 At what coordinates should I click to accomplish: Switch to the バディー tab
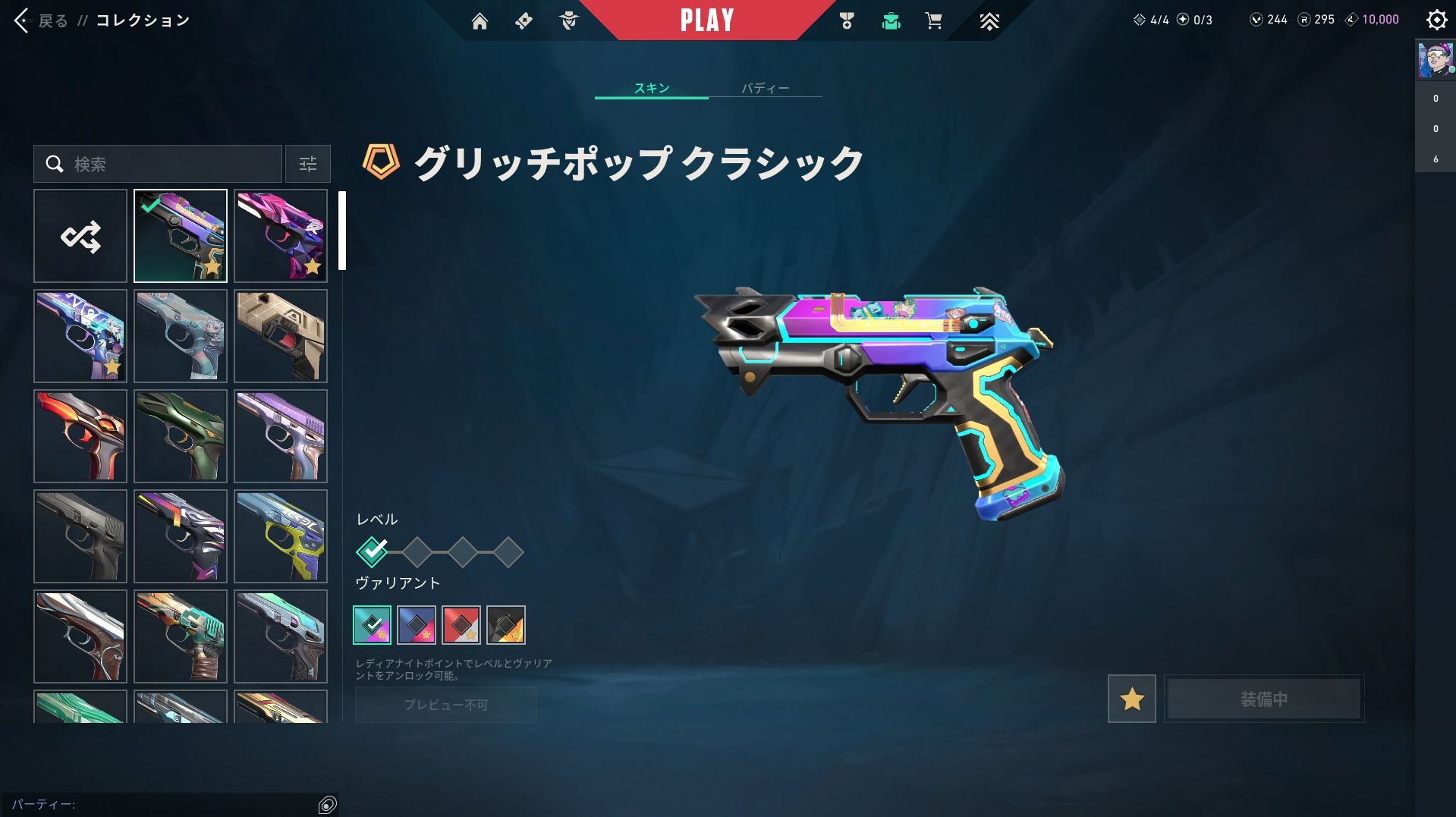765,88
